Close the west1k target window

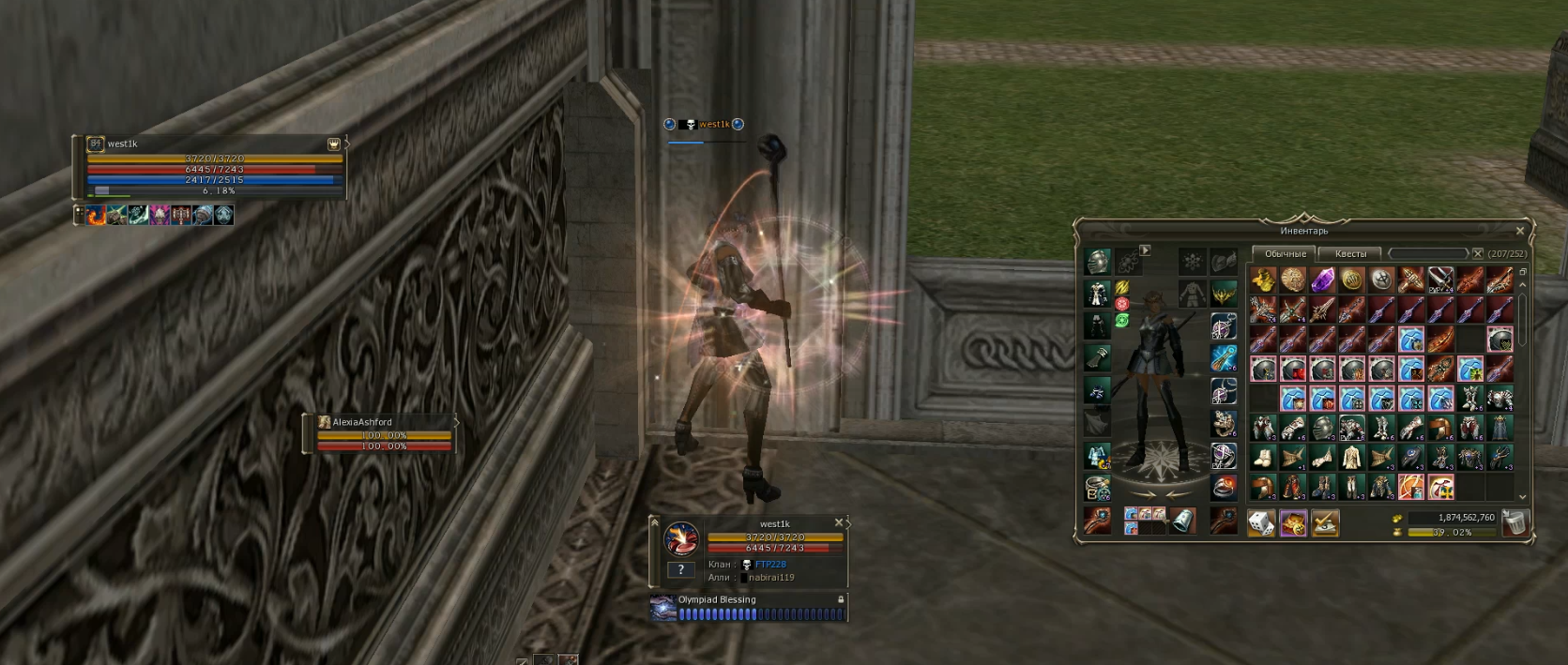click(839, 522)
